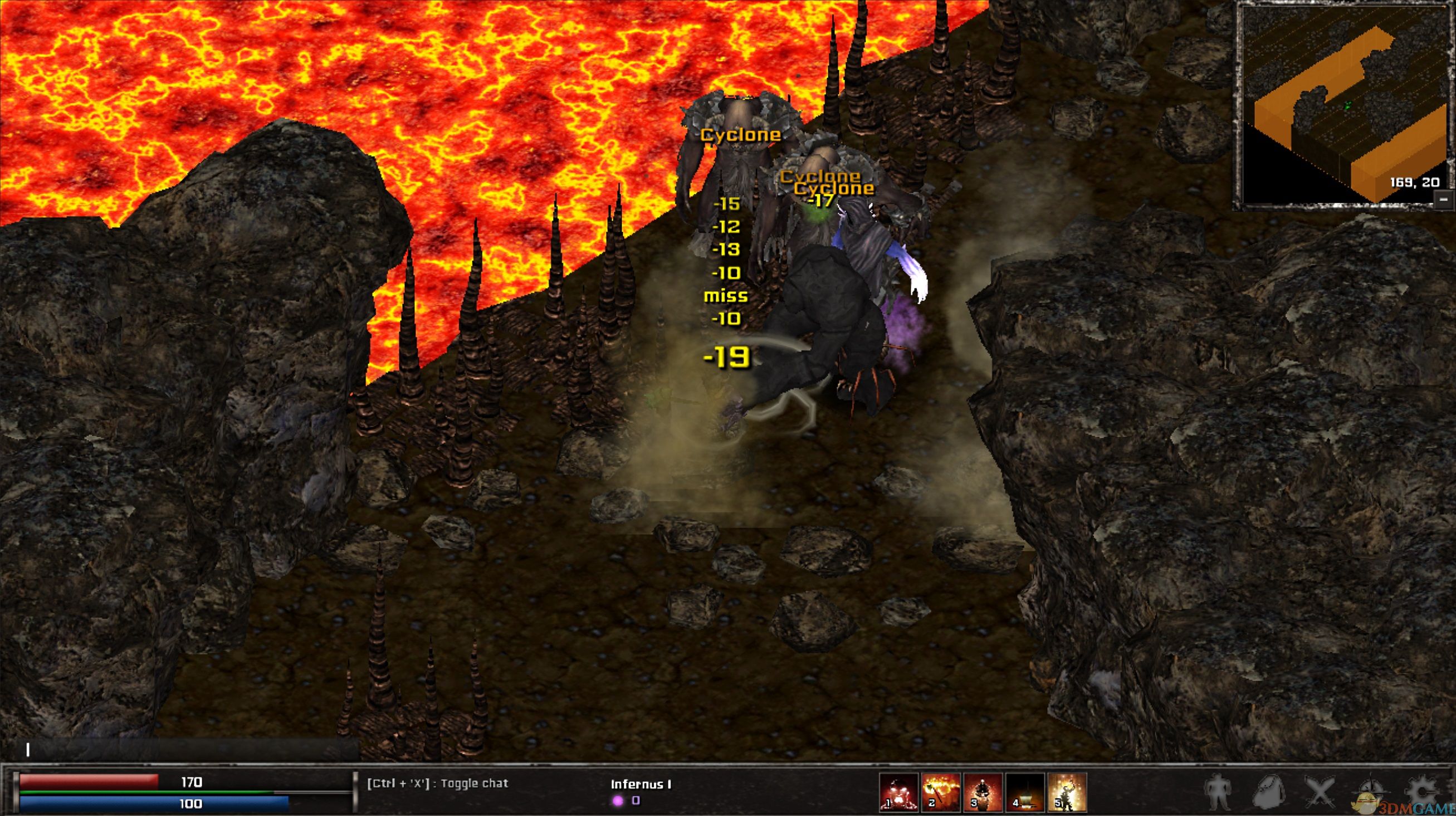The width and height of the screenshot is (1456, 816).
Task: Open the character sheet silhouette icon
Action: pyautogui.click(x=1219, y=793)
